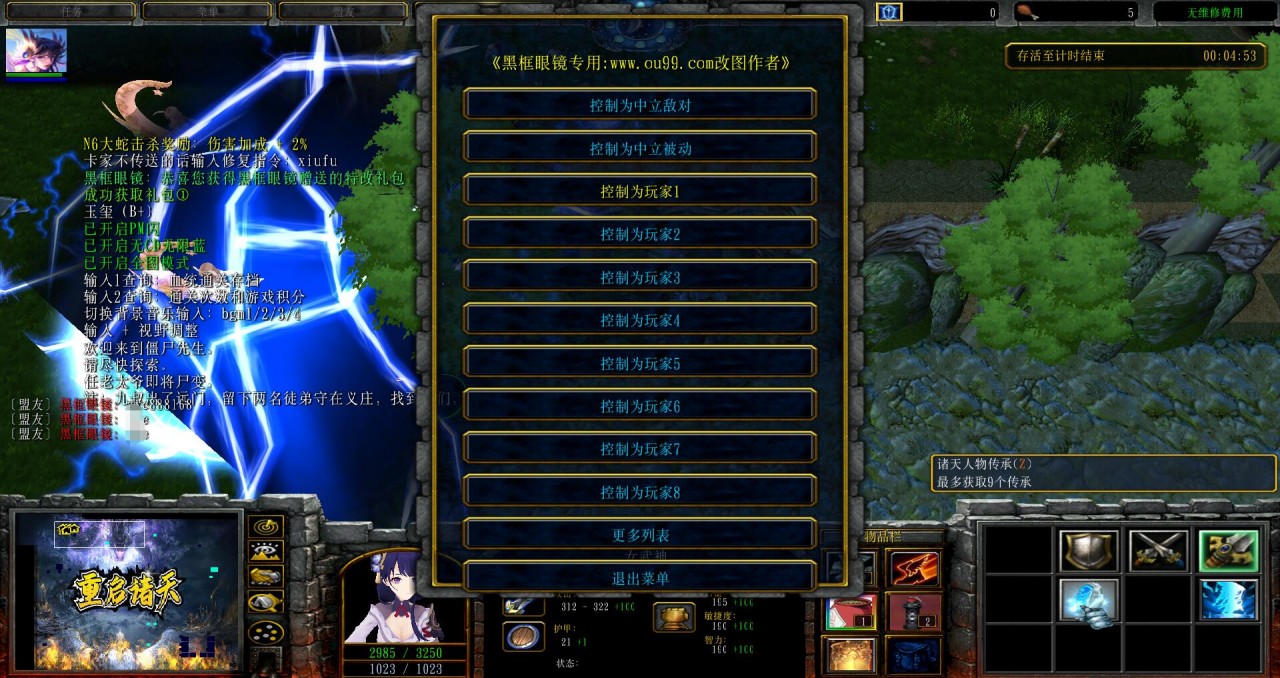Open the 盟友 allies menu
The width and height of the screenshot is (1280, 678).
coord(343,12)
